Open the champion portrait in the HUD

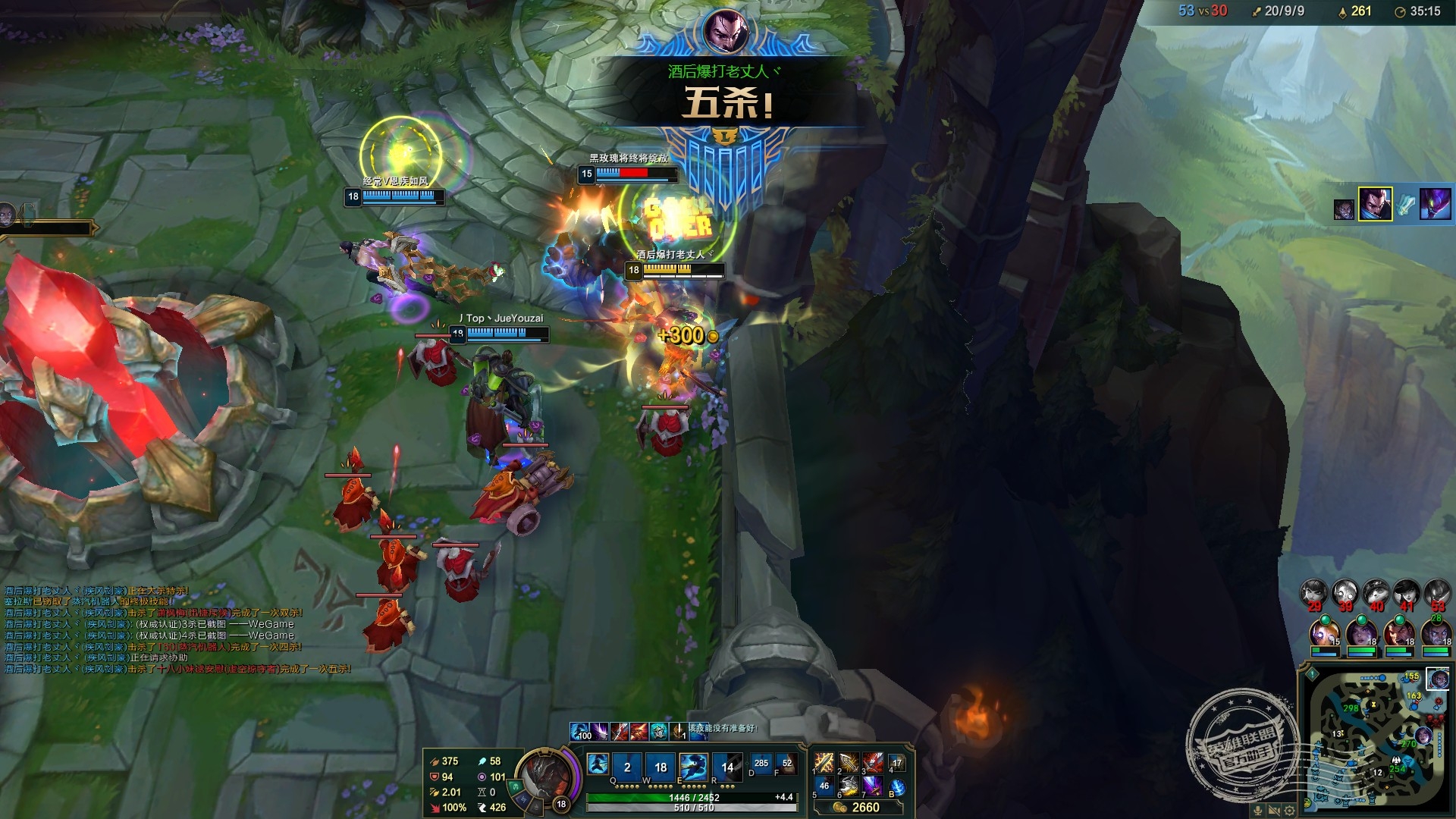click(x=544, y=777)
